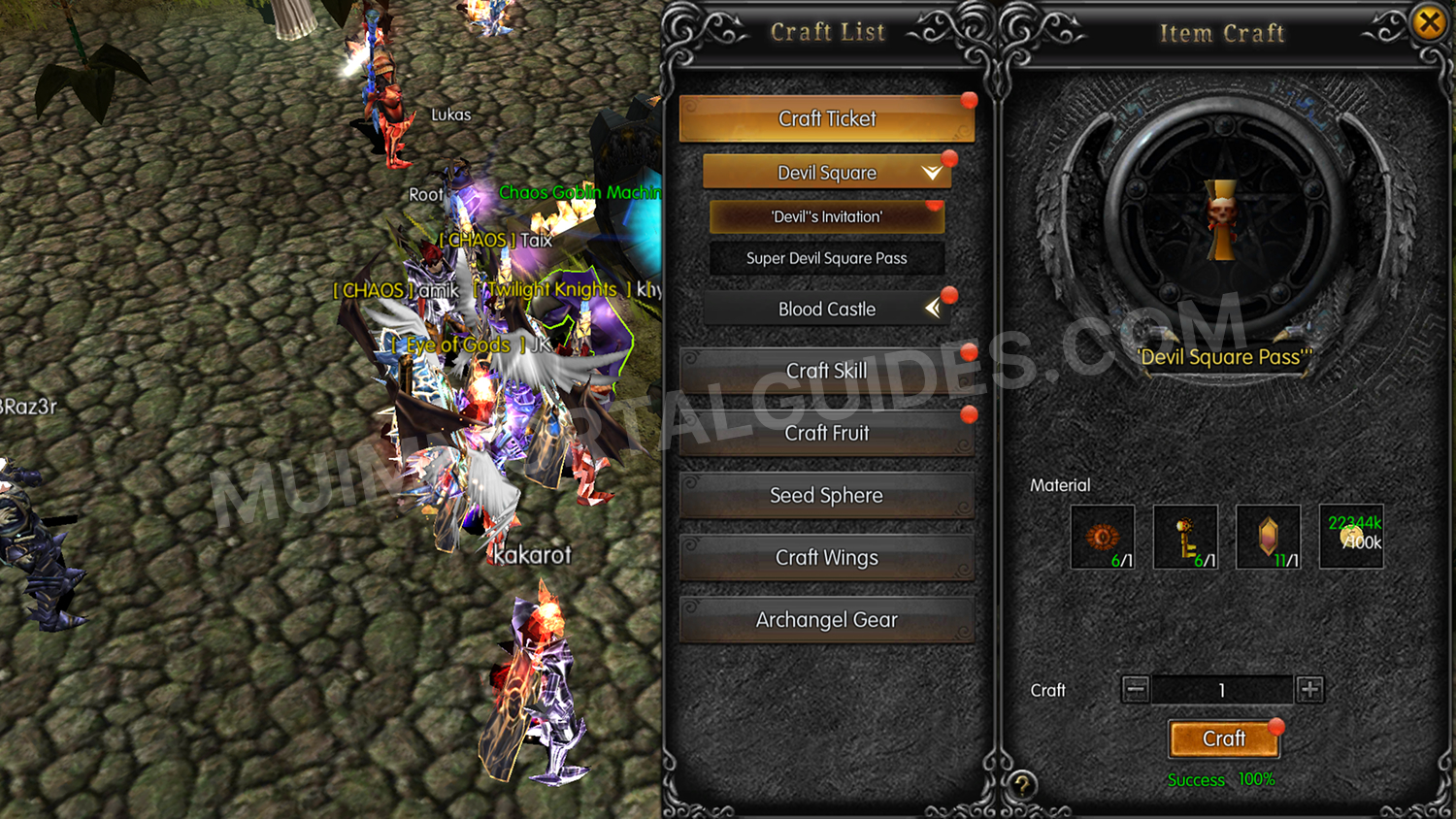Open the Archangel Gear category
1456x819 pixels.
pos(827,619)
